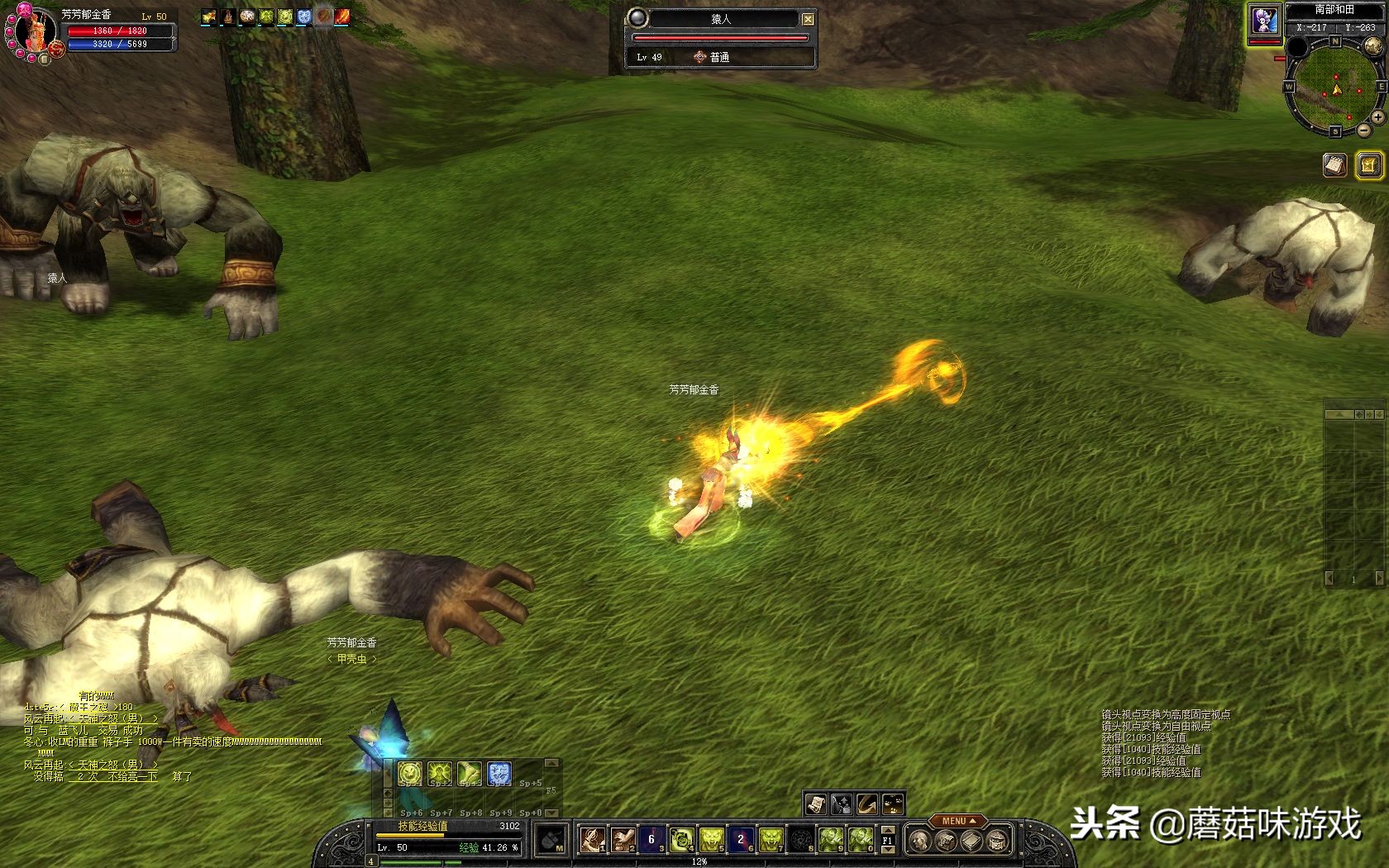Click the minimap zoom-out minus button
Image resolution: width=1389 pixels, height=868 pixels.
coord(1363,131)
